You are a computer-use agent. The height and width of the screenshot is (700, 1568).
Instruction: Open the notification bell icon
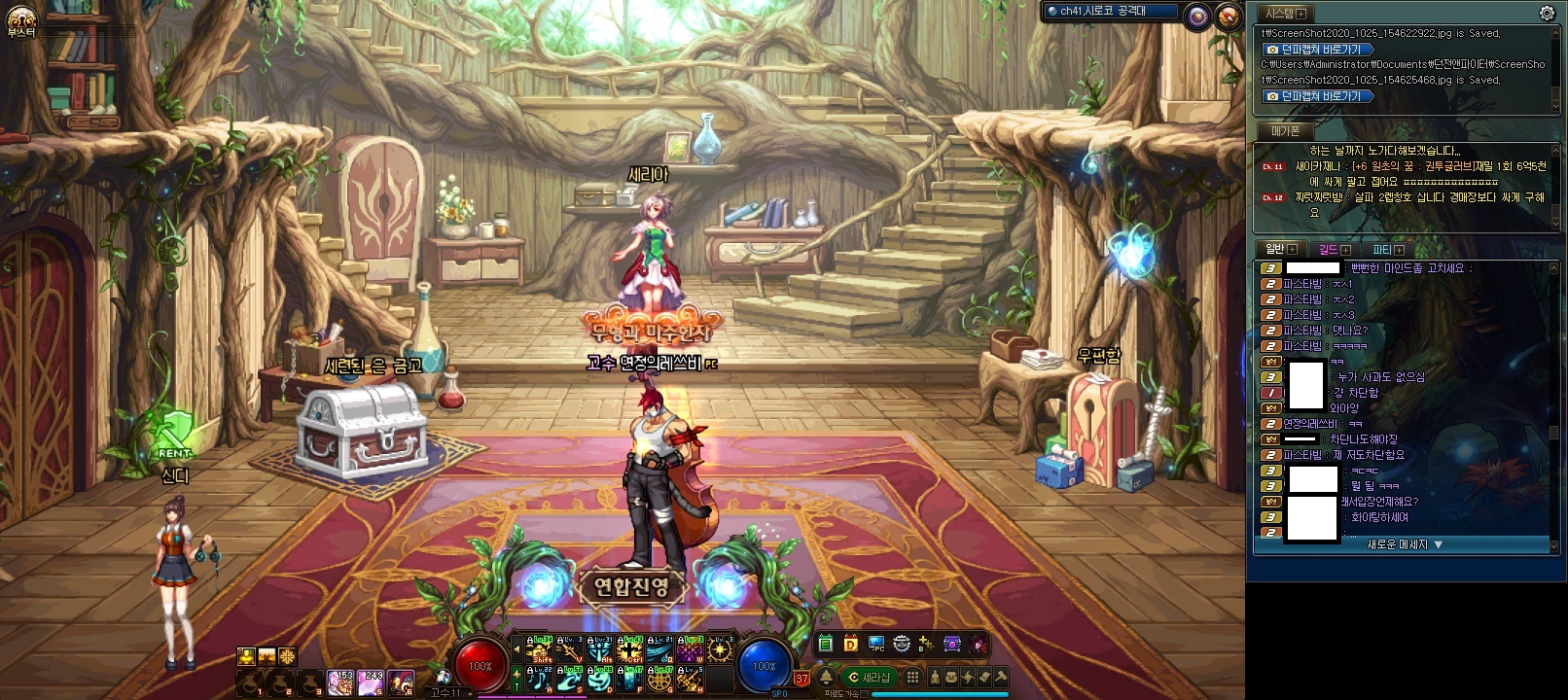826,678
